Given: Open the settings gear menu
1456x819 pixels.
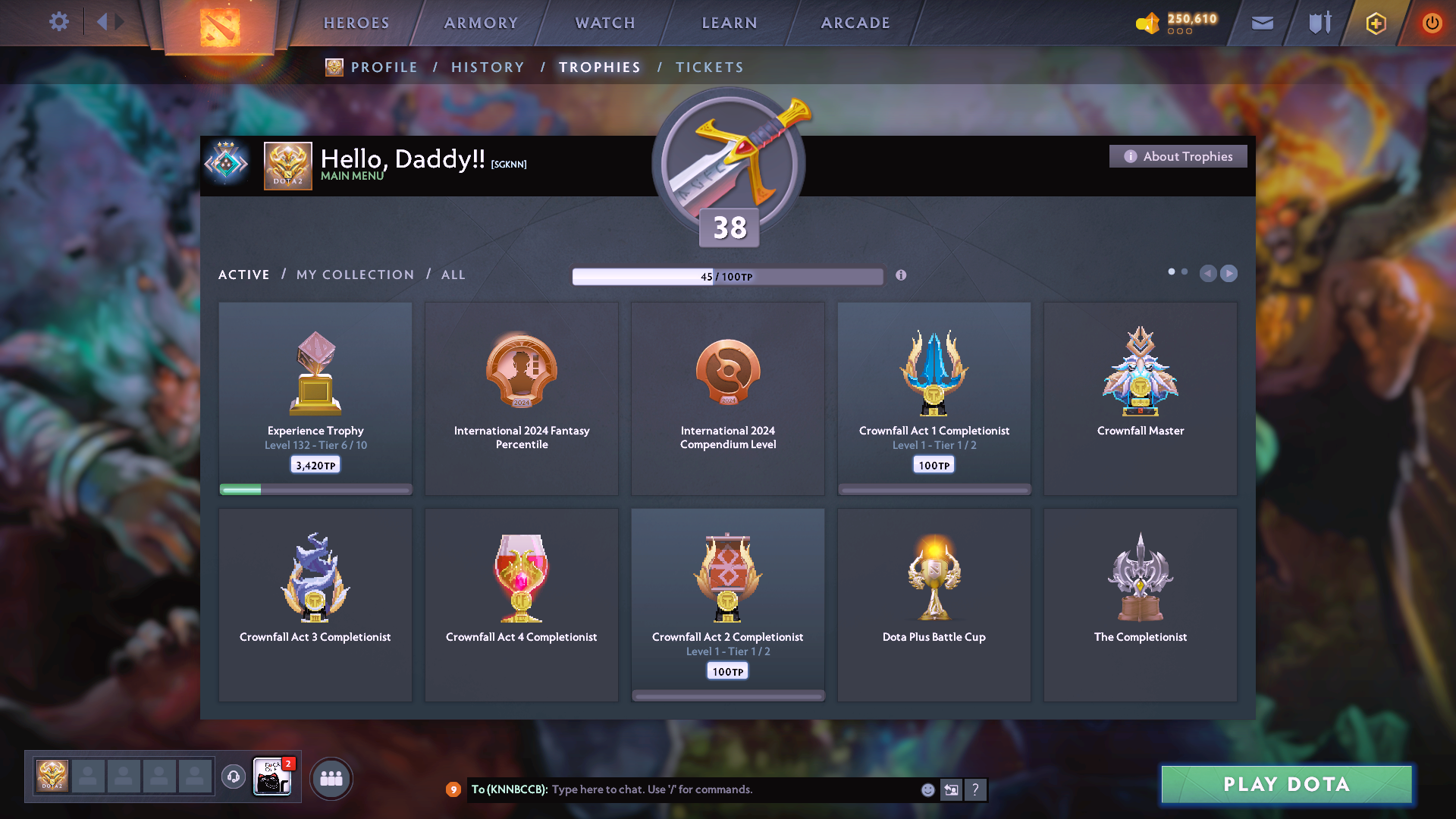Looking at the screenshot, I should click(x=58, y=22).
